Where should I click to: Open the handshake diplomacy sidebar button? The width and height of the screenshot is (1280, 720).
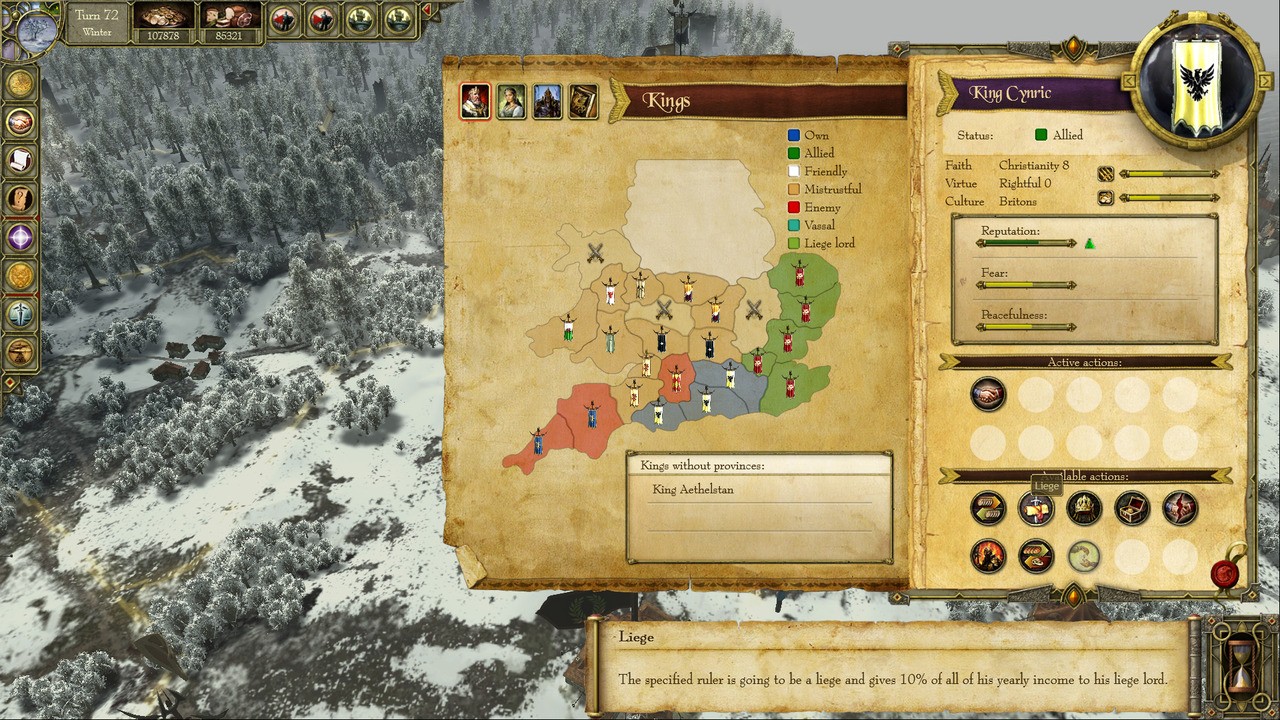point(20,123)
